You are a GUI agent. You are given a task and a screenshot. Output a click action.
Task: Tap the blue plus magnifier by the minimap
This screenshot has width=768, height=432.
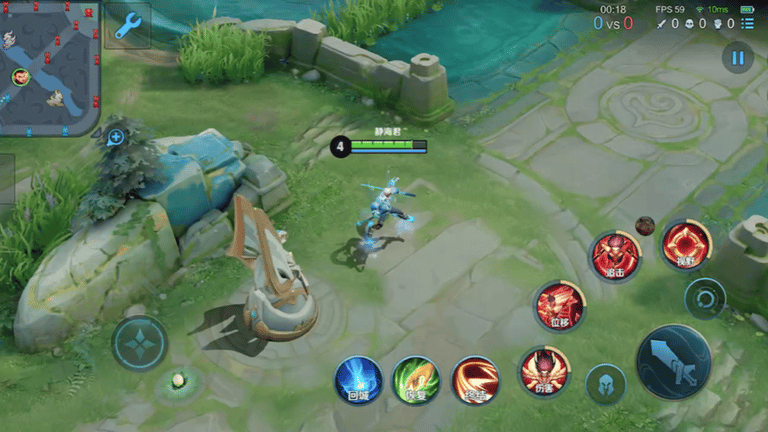116,137
